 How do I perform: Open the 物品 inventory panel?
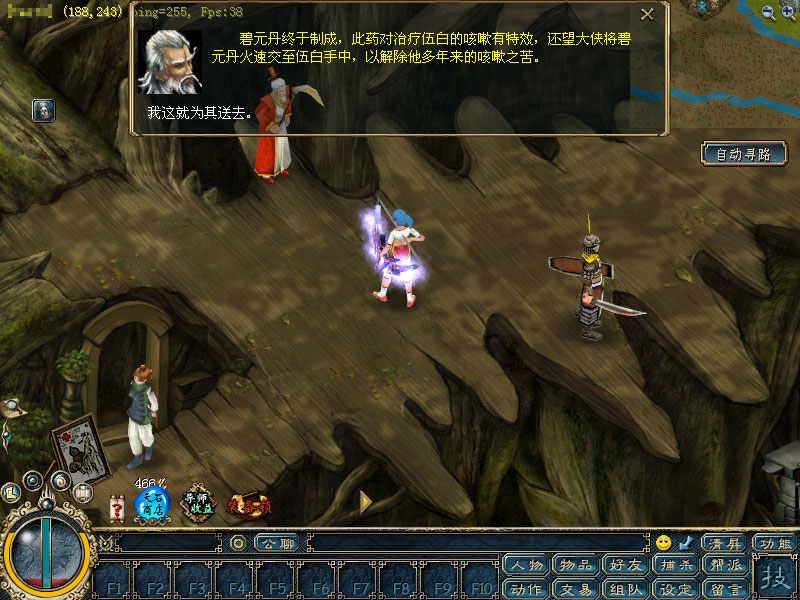point(577,565)
